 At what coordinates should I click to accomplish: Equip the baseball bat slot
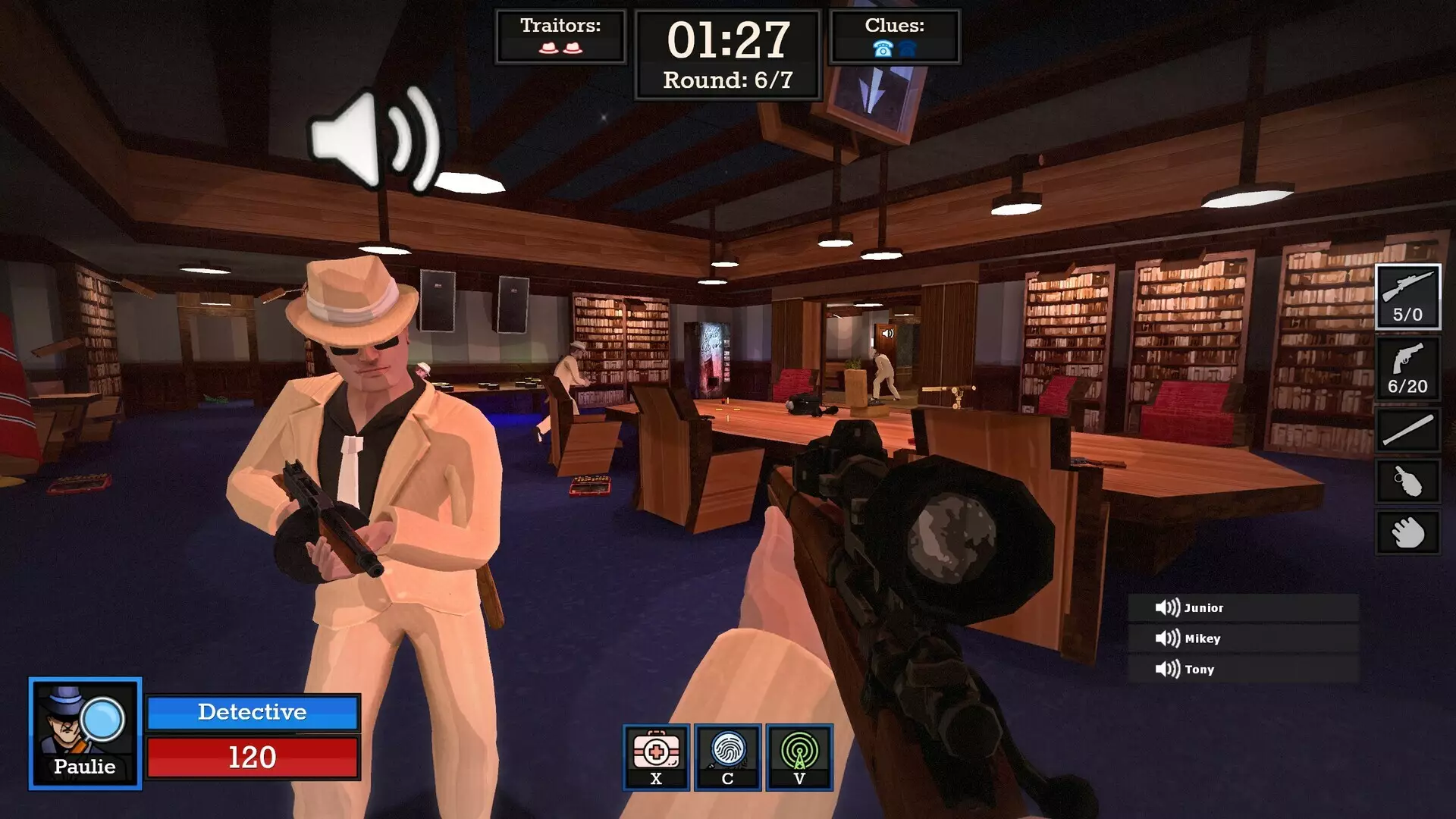click(x=1407, y=430)
